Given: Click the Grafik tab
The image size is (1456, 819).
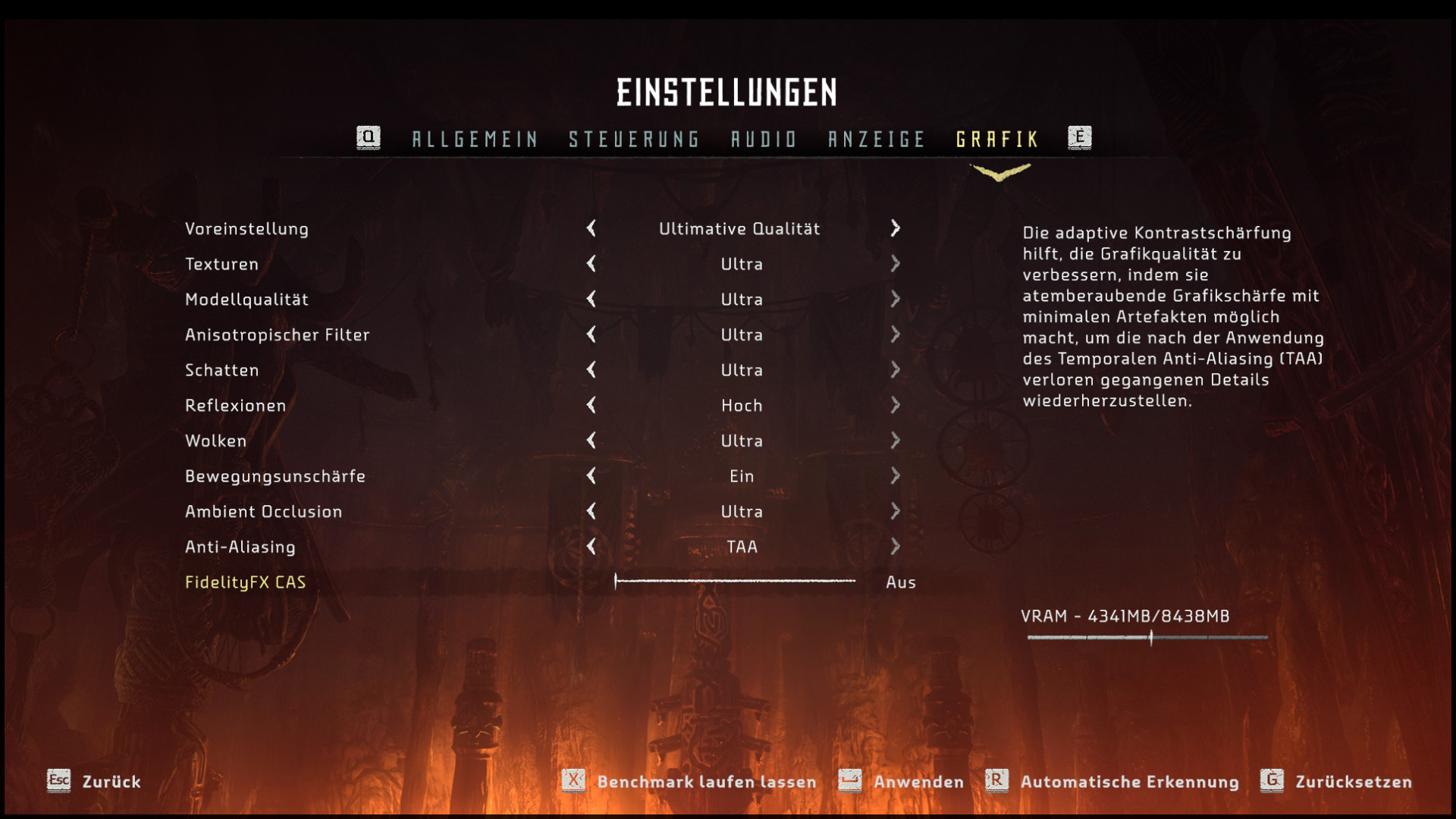Looking at the screenshot, I should (x=997, y=140).
